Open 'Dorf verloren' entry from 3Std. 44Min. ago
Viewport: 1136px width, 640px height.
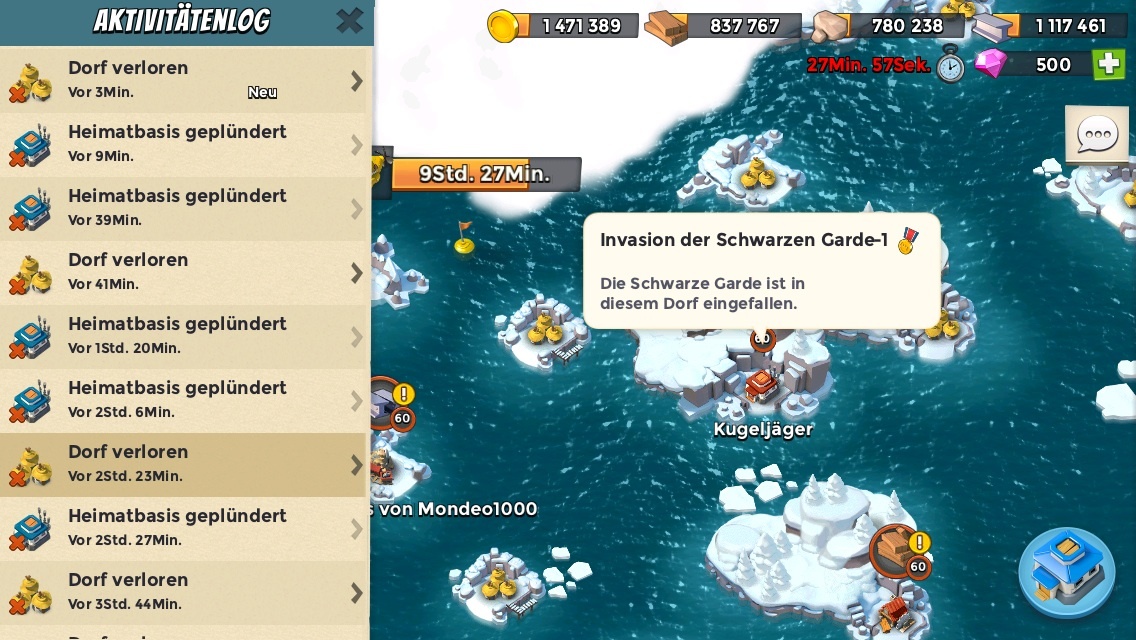(185, 592)
